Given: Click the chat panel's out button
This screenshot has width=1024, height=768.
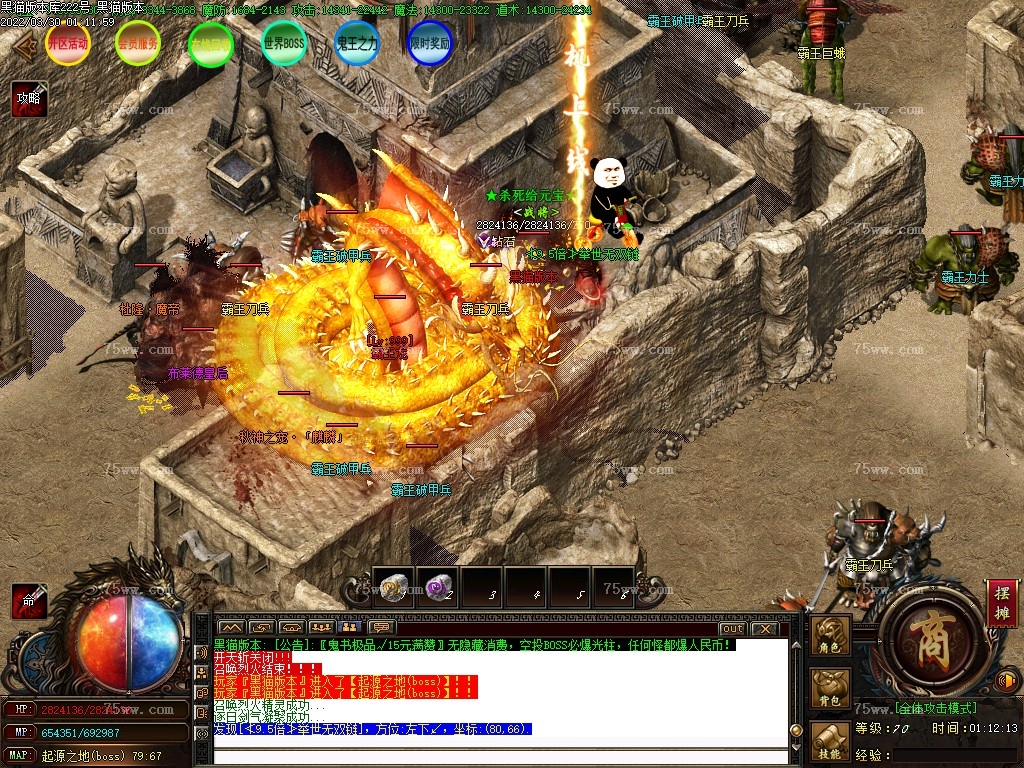Looking at the screenshot, I should (733, 628).
